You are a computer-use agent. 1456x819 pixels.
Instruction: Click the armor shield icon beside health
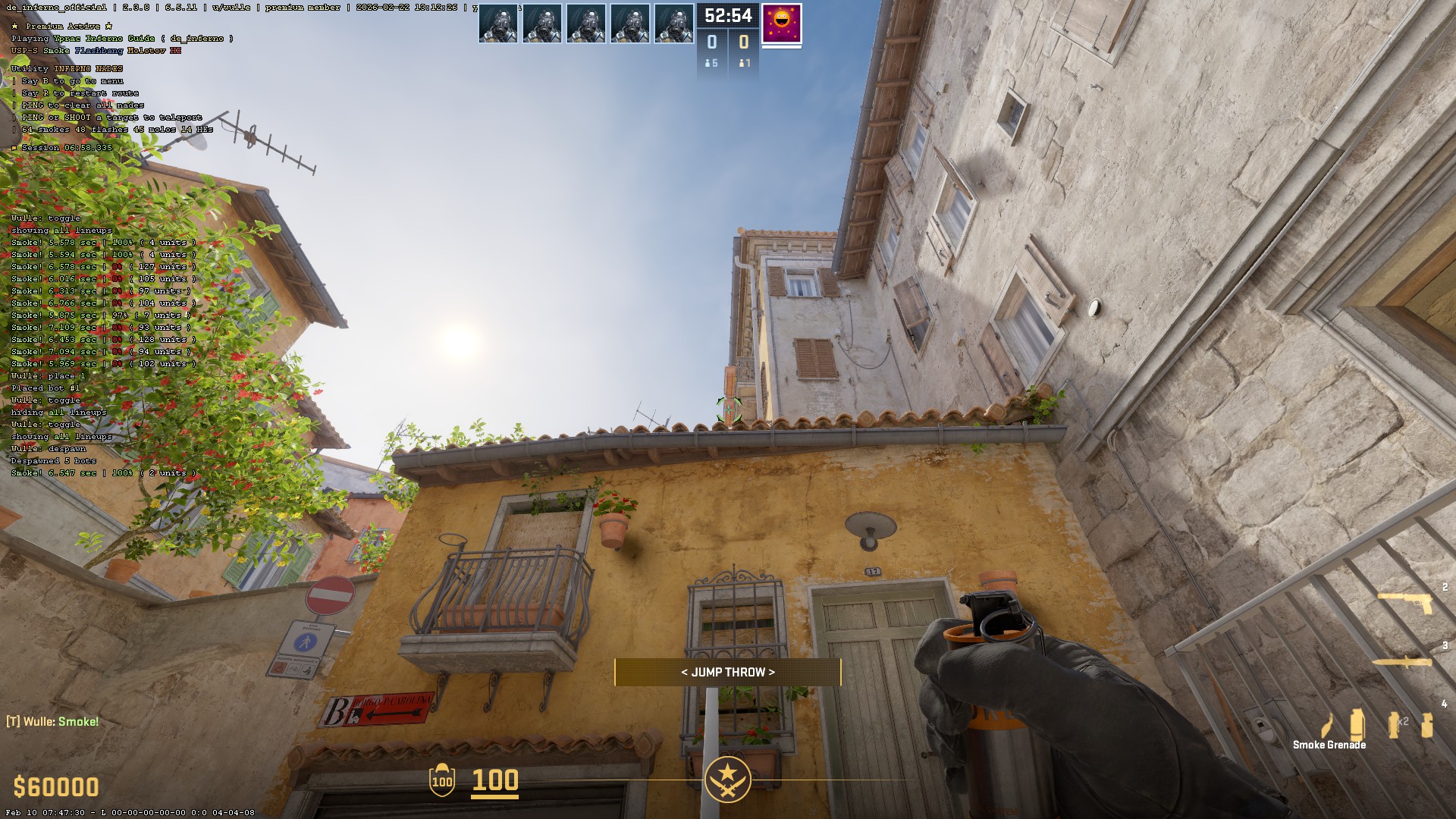coord(441,781)
